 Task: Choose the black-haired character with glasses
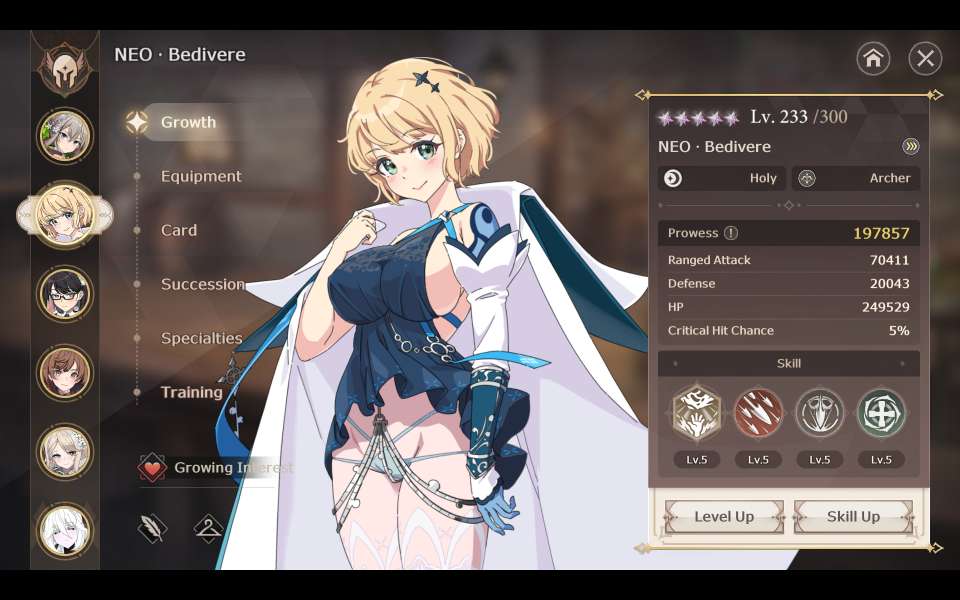point(65,294)
